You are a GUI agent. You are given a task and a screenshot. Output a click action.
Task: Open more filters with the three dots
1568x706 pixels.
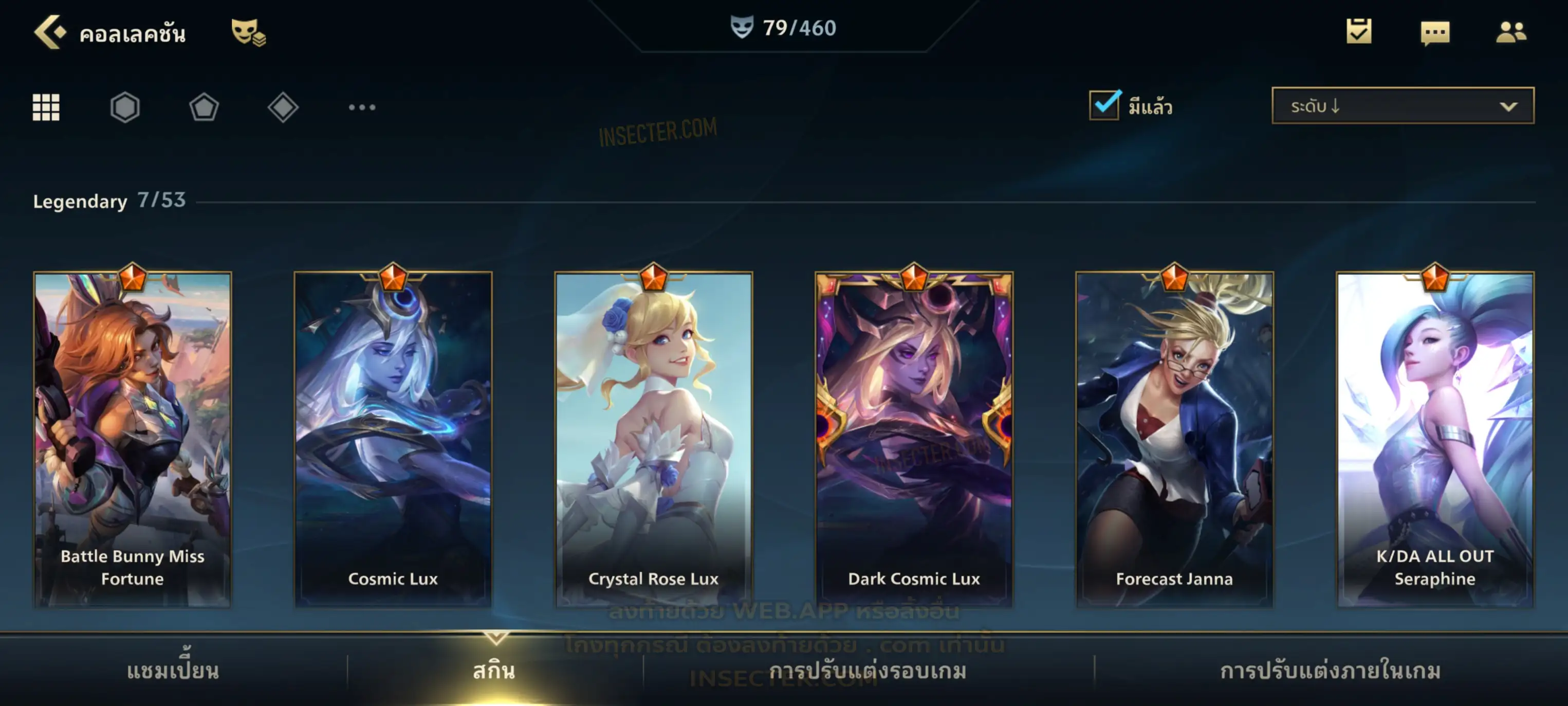click(x=362, y=107)
